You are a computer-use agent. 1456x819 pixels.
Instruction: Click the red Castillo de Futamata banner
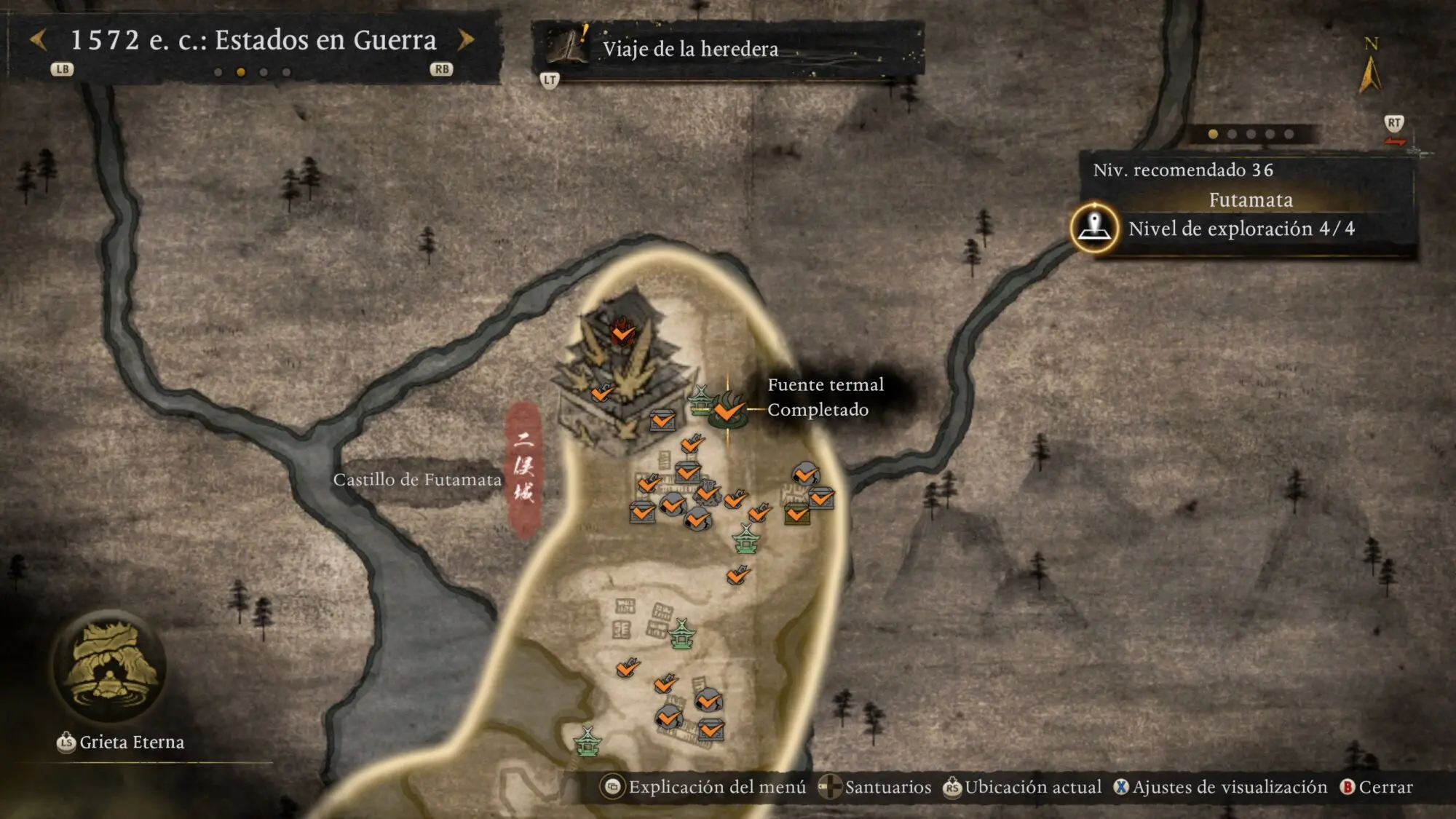pos(524,468)
